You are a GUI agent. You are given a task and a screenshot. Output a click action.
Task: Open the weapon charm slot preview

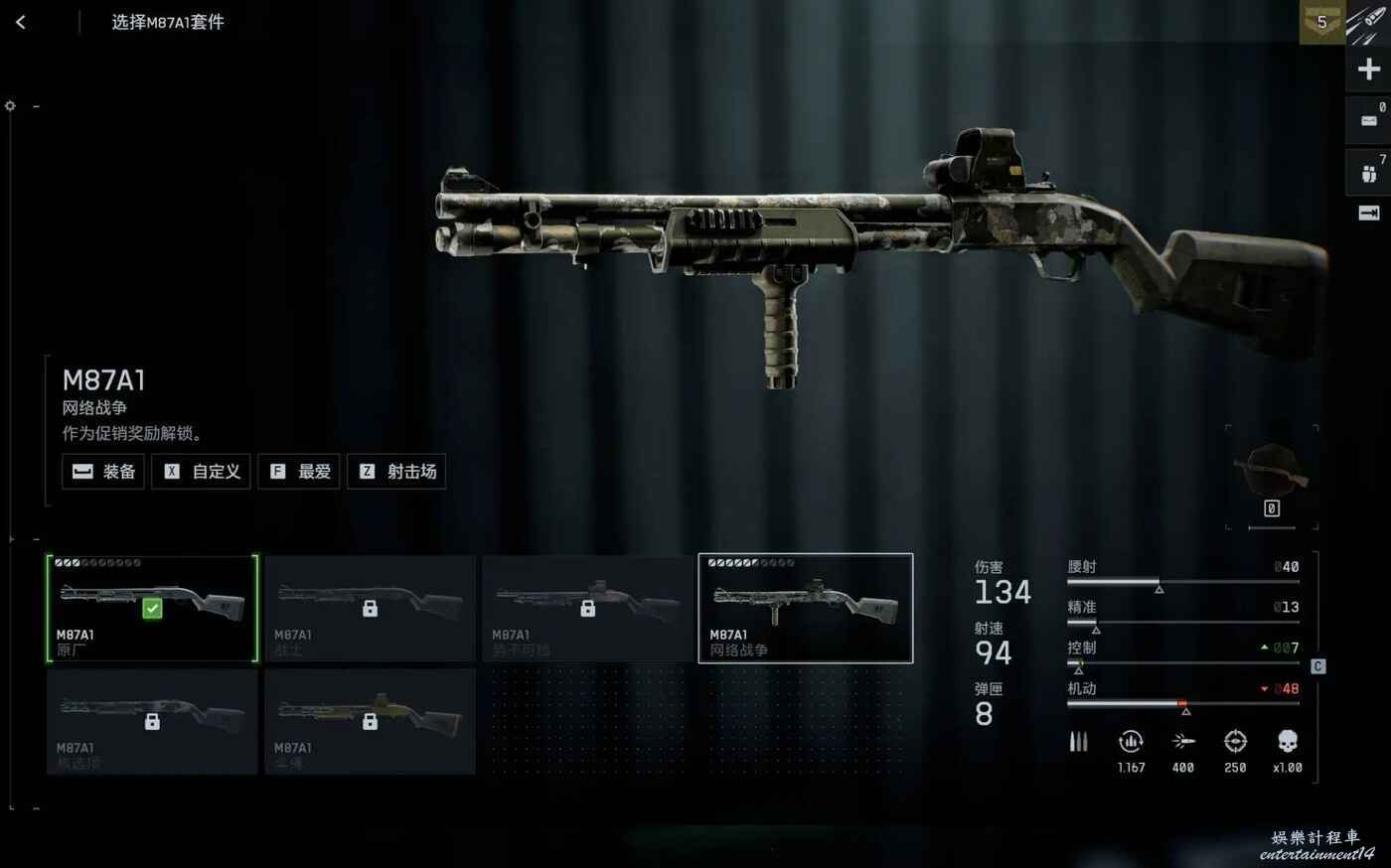pyautogui.click(x=1272, y=475)
